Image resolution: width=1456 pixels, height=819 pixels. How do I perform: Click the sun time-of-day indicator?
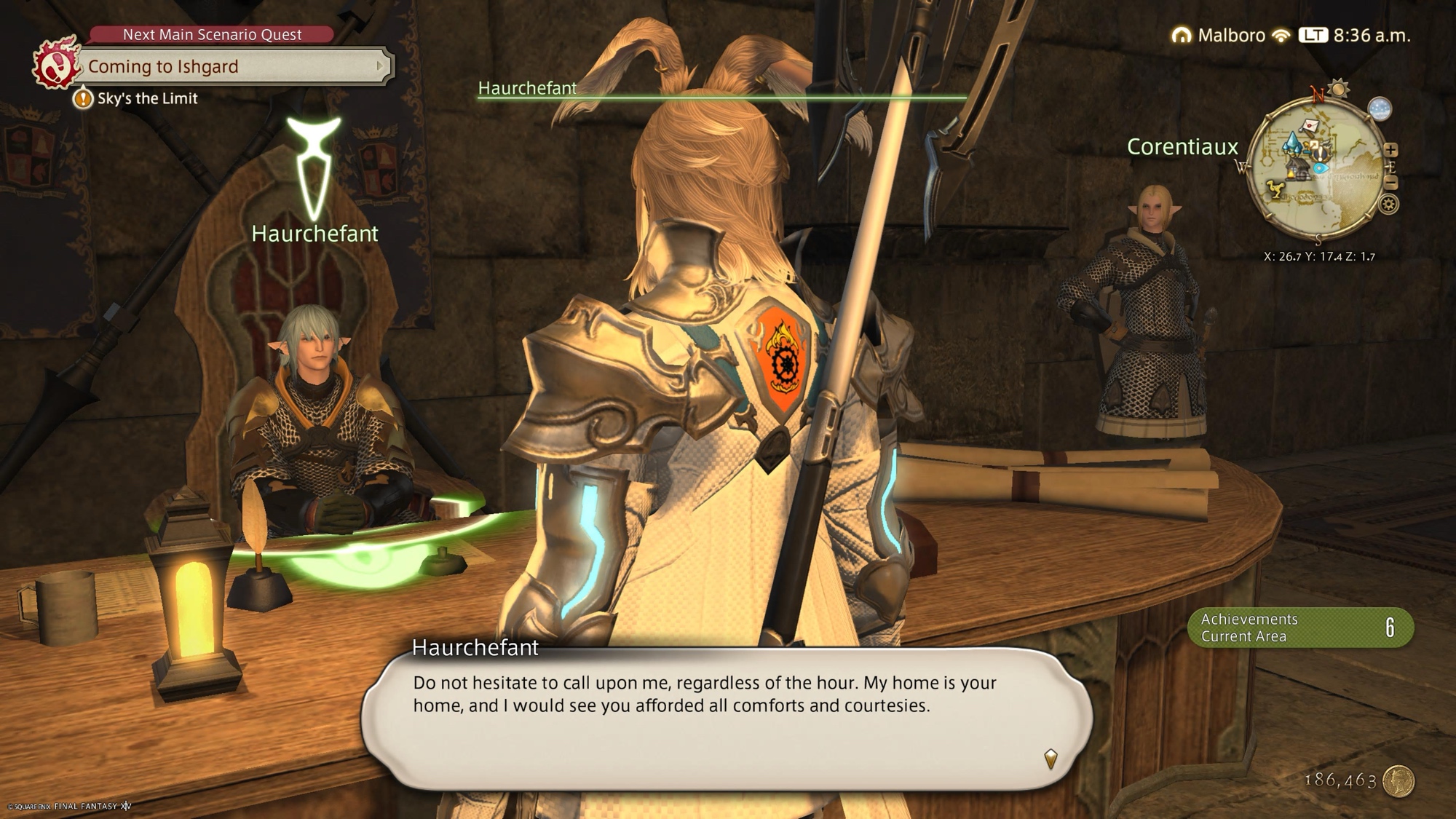click(1338, 89)
